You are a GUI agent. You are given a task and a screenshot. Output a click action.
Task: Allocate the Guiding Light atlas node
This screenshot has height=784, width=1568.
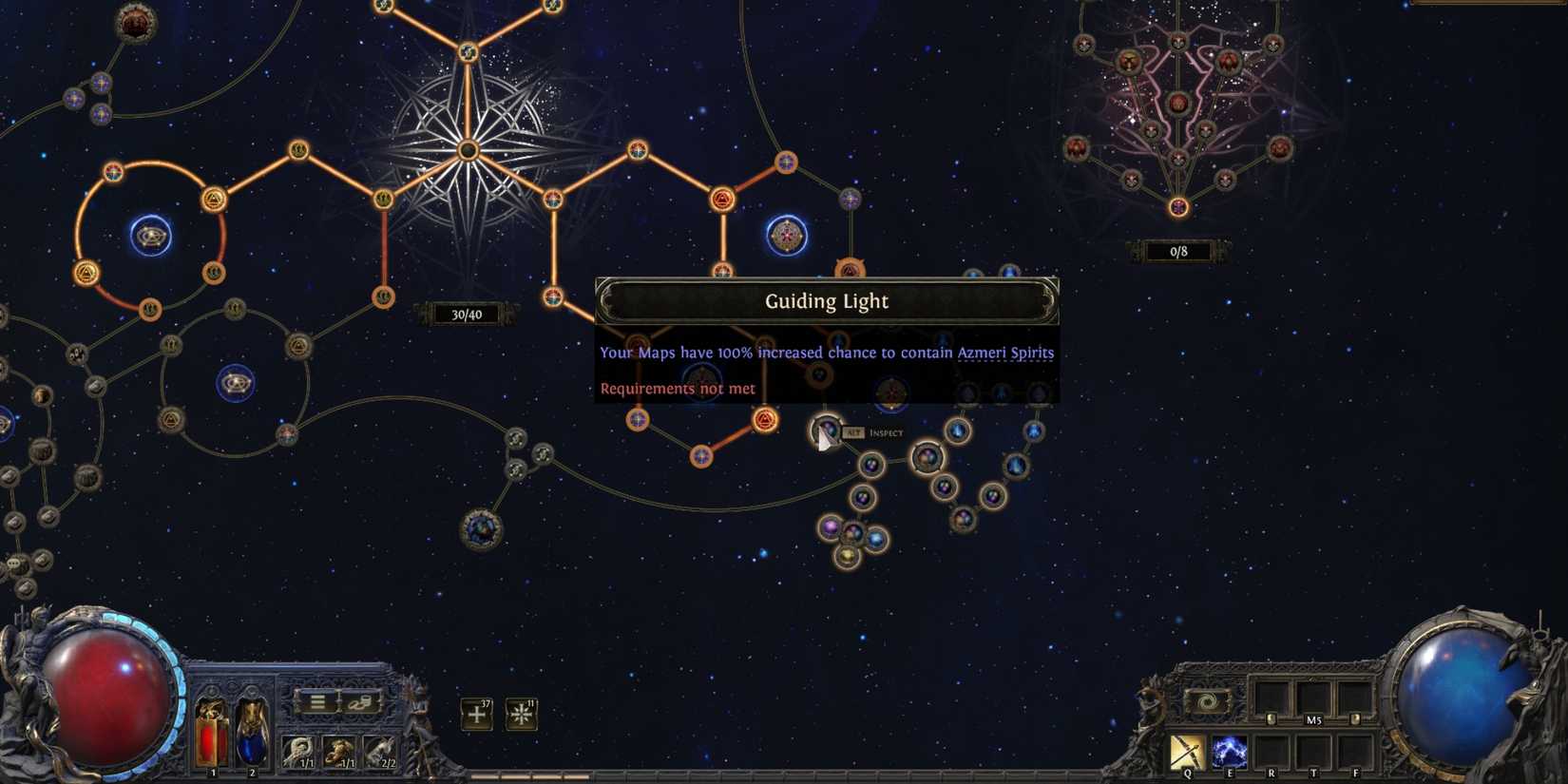[x=826, y=432]
